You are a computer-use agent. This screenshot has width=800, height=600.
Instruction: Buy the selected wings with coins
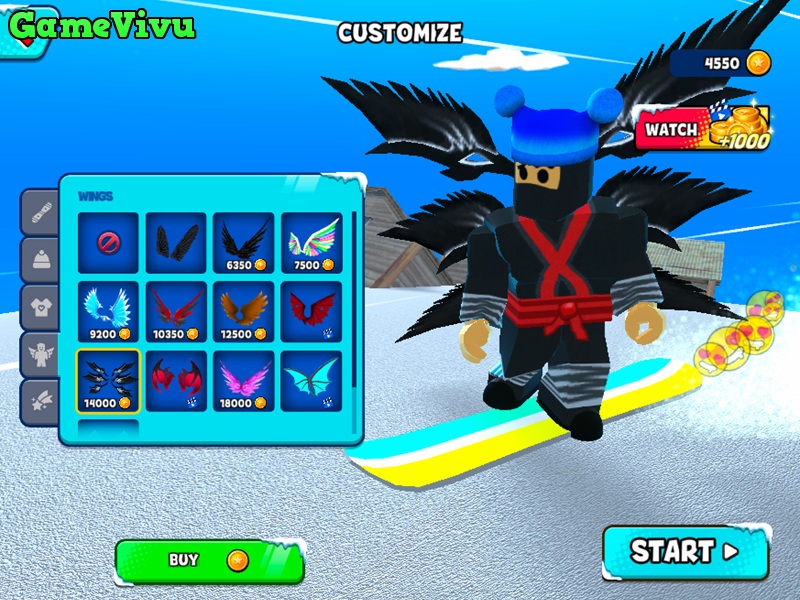click(209, 561)
